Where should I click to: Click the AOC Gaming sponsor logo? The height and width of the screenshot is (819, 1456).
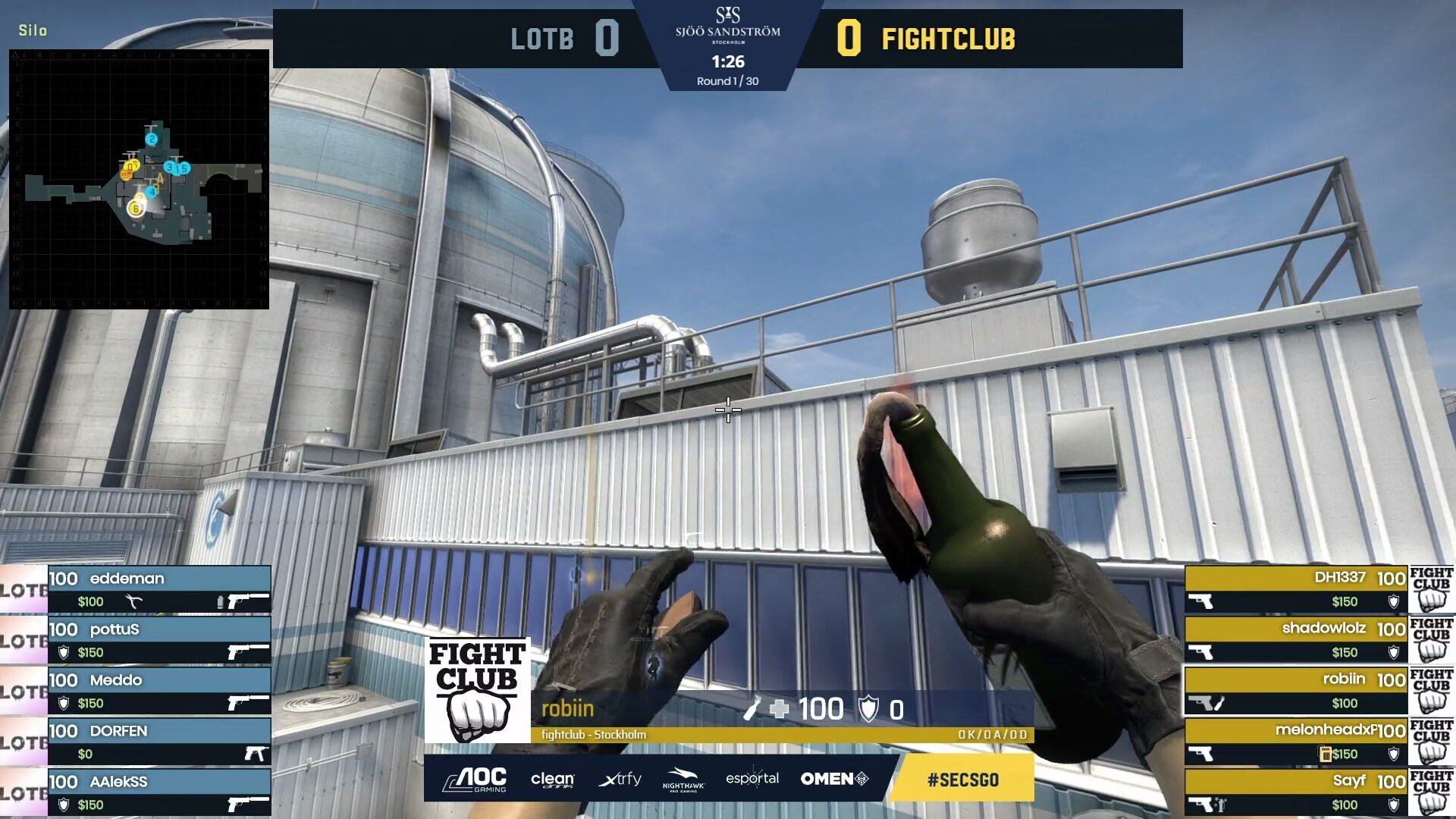pyautogui.click(x=475, y=779)
